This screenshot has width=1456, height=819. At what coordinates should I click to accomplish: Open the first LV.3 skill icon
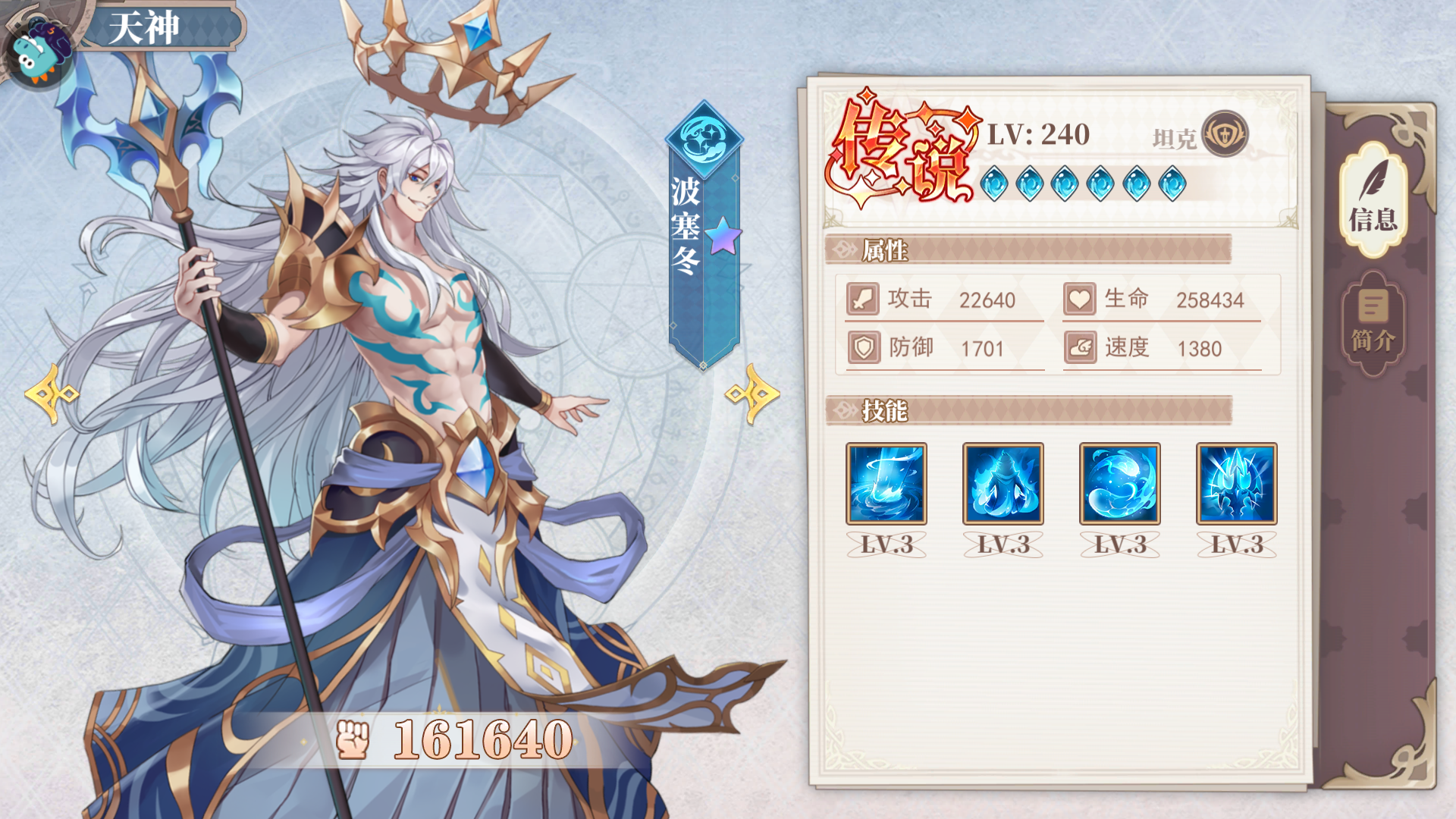click(886, 485)
